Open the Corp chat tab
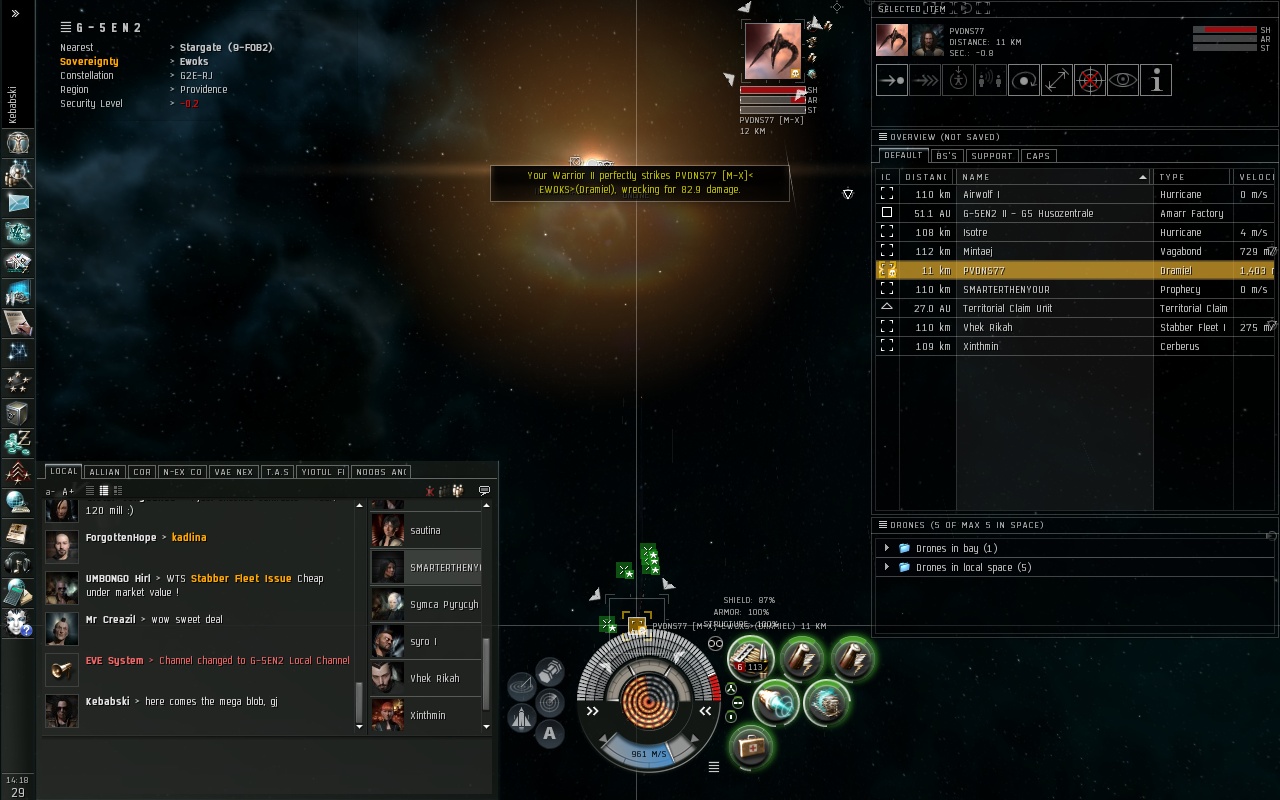Viewport: 1280px width, 800px height. click(142, 472)
